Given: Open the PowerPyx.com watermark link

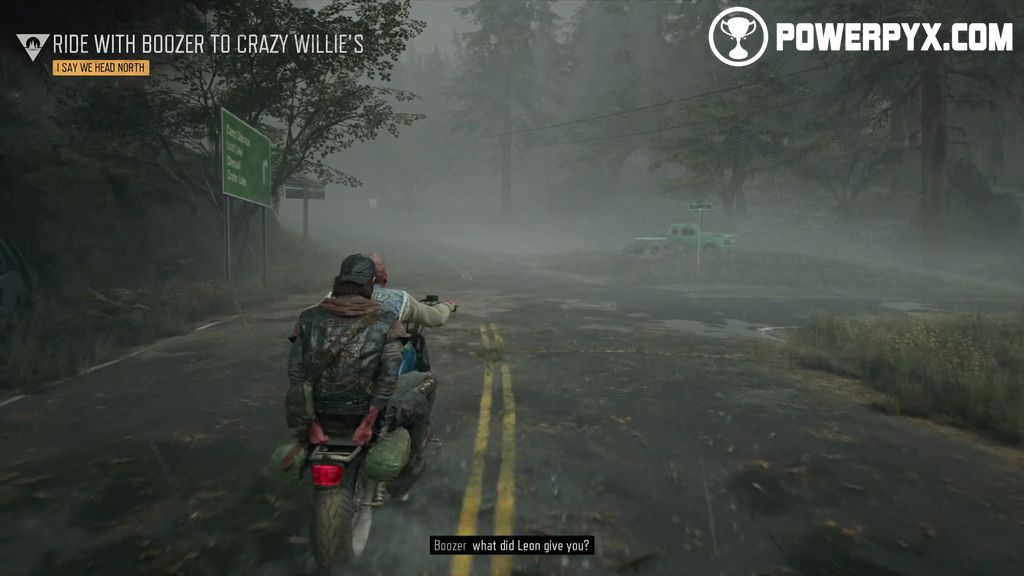Looking at the screenshot, I should pyautogui.click(x=894, y=38).
